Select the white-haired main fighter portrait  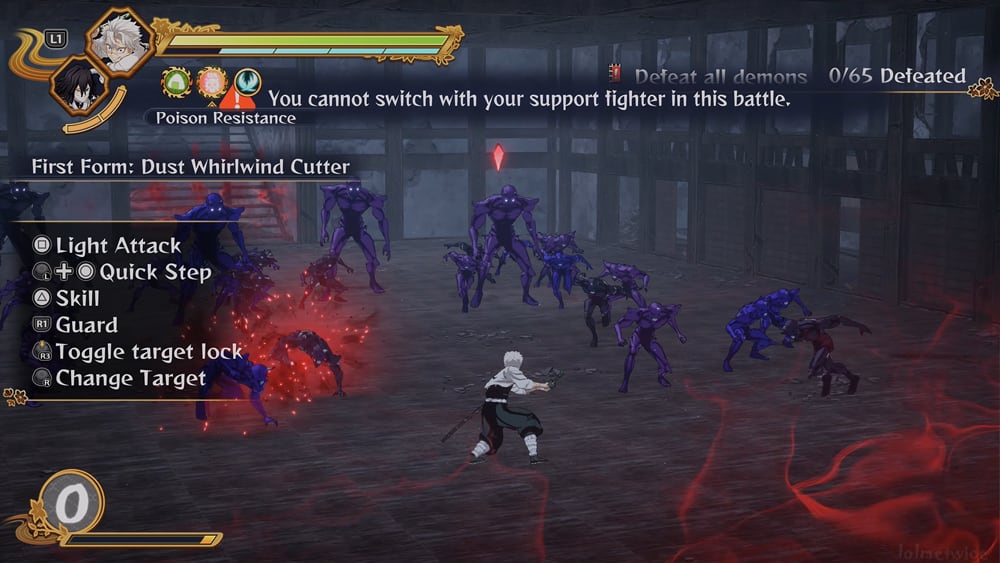[120, 40]
